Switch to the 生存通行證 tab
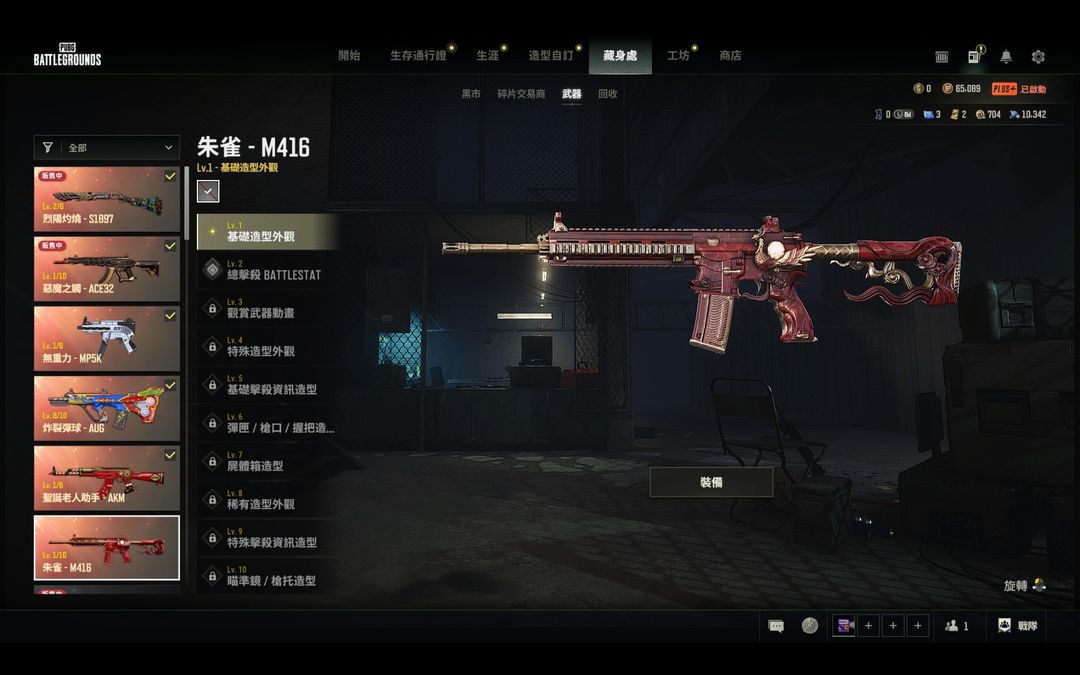Image resolution: width=1080 pixels, height=675 pixels. pos(418,56)
